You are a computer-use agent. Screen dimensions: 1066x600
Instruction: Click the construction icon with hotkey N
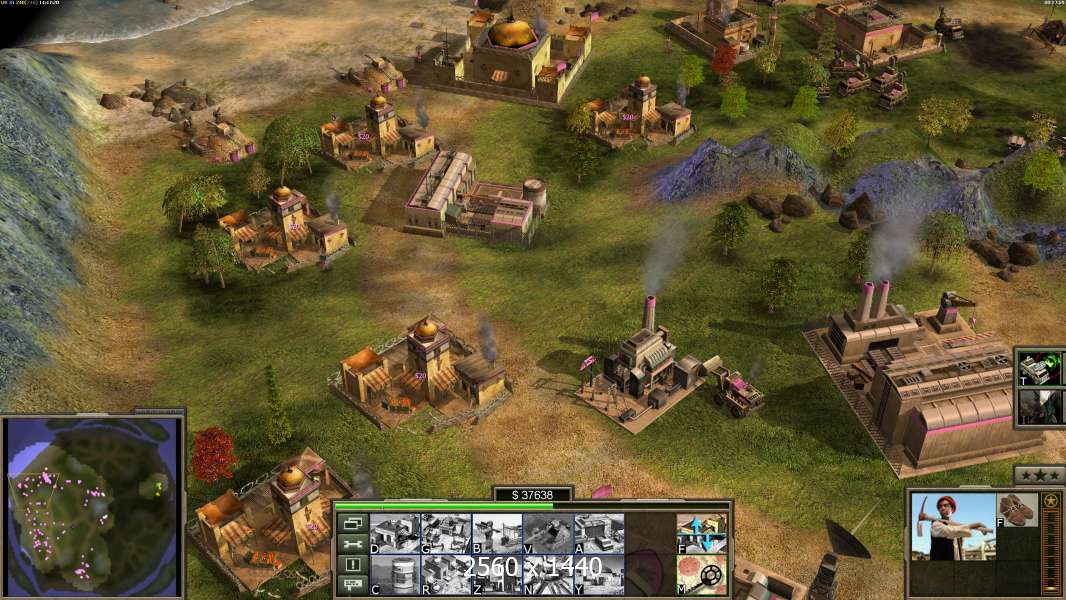548,575
